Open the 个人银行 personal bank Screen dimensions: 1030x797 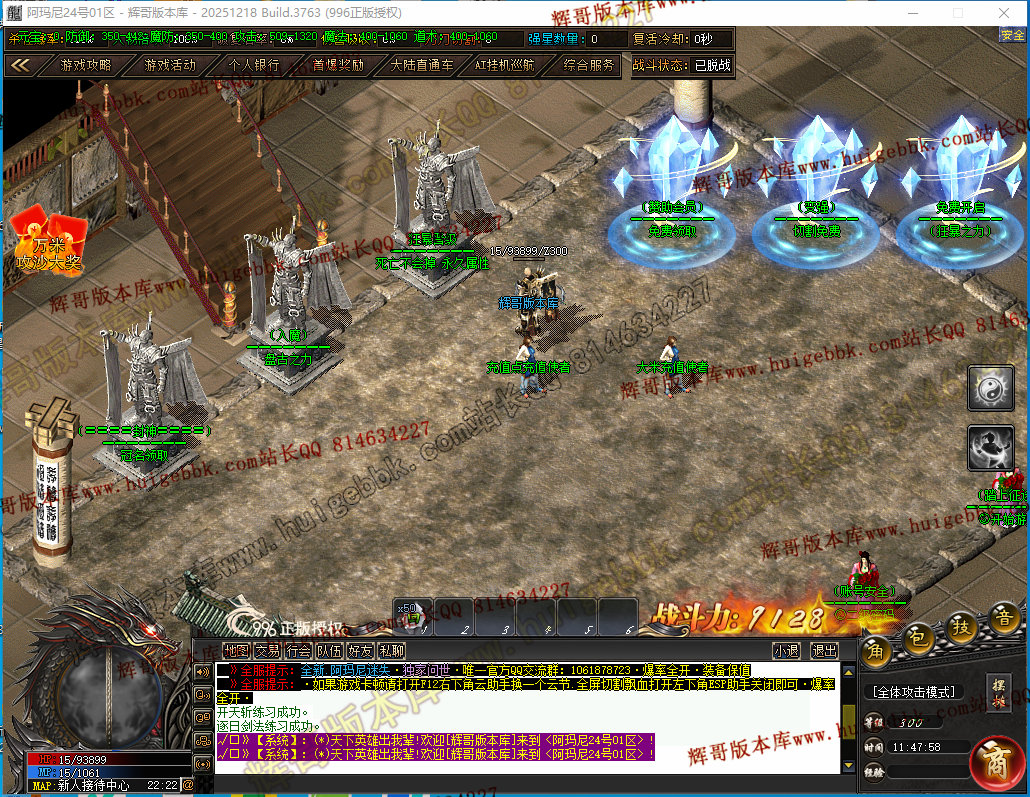click(x=254, y=65)
